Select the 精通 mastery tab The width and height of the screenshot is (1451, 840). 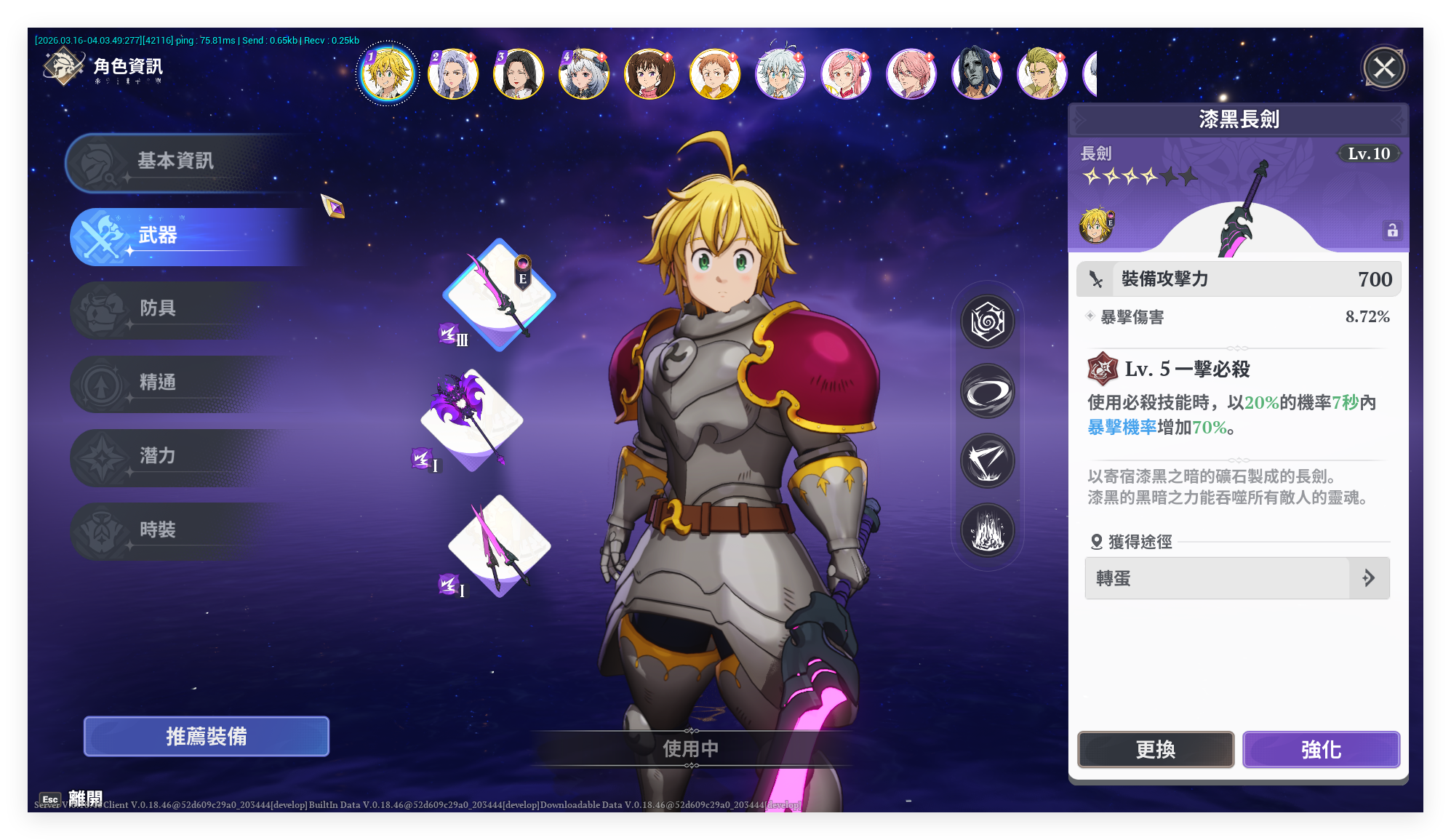tap(159, 383)
